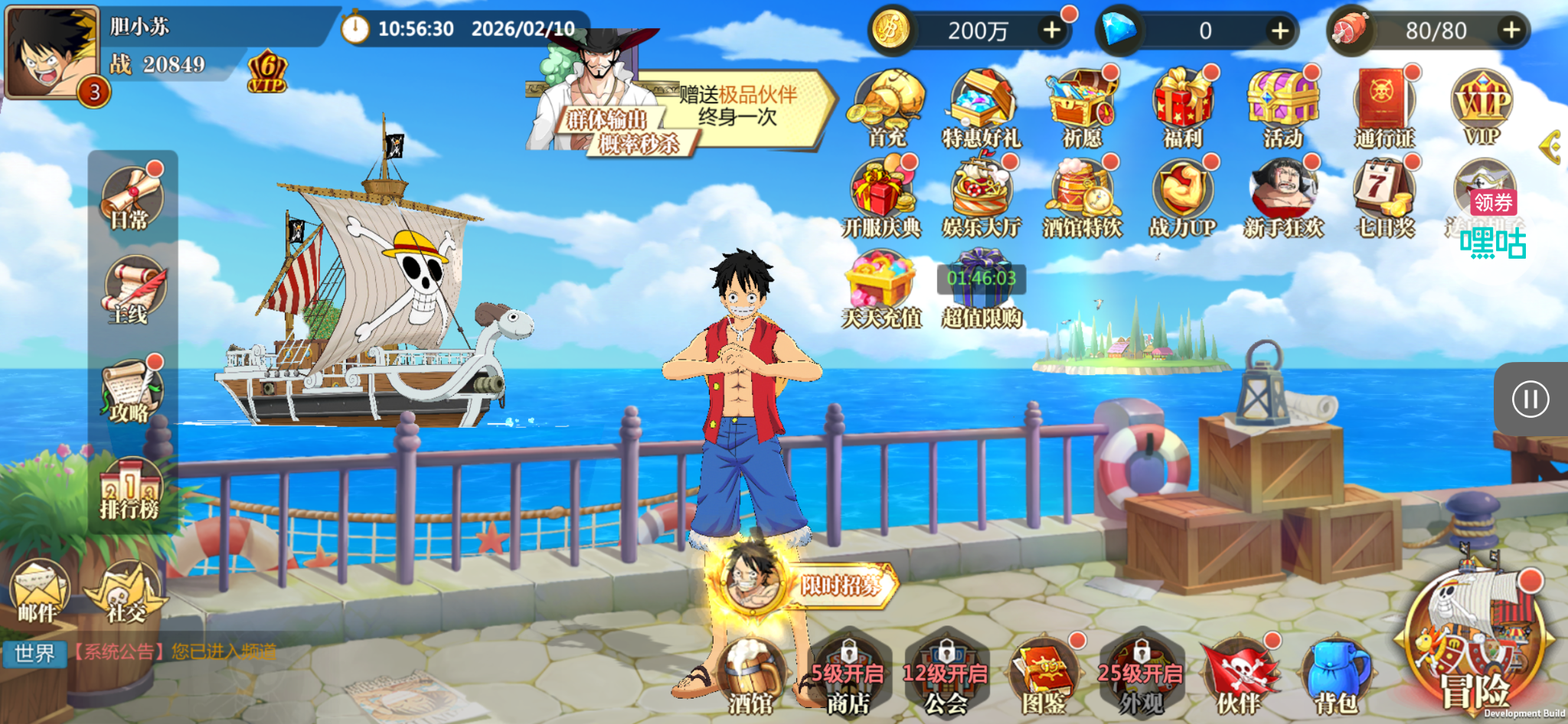The image size is (1568, 724).
Task: Open the 通行证 battle pass
Action: (1383, 107)
